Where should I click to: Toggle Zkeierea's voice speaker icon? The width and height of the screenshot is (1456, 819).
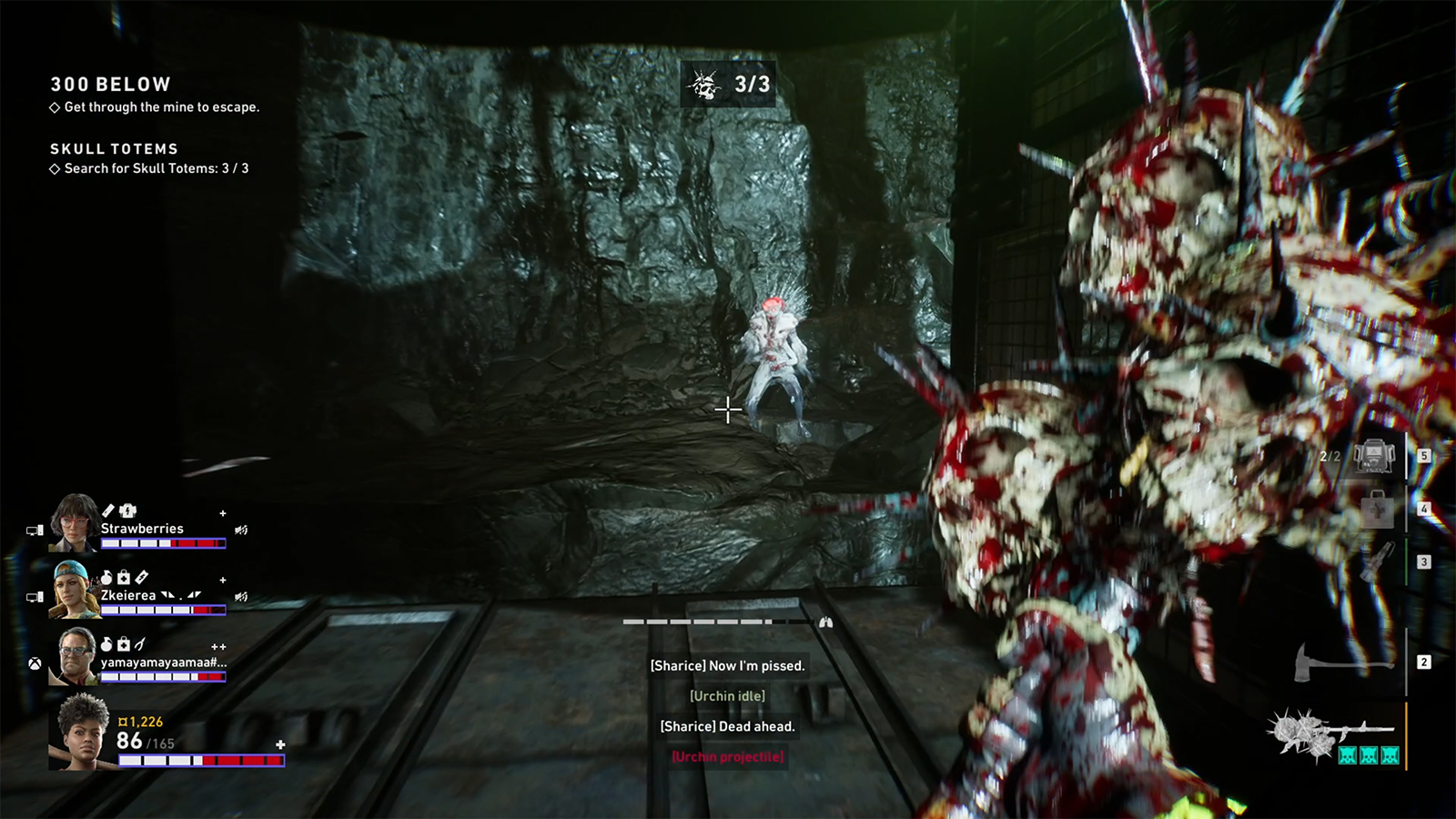pyautogui.click(x=241, y=597)
